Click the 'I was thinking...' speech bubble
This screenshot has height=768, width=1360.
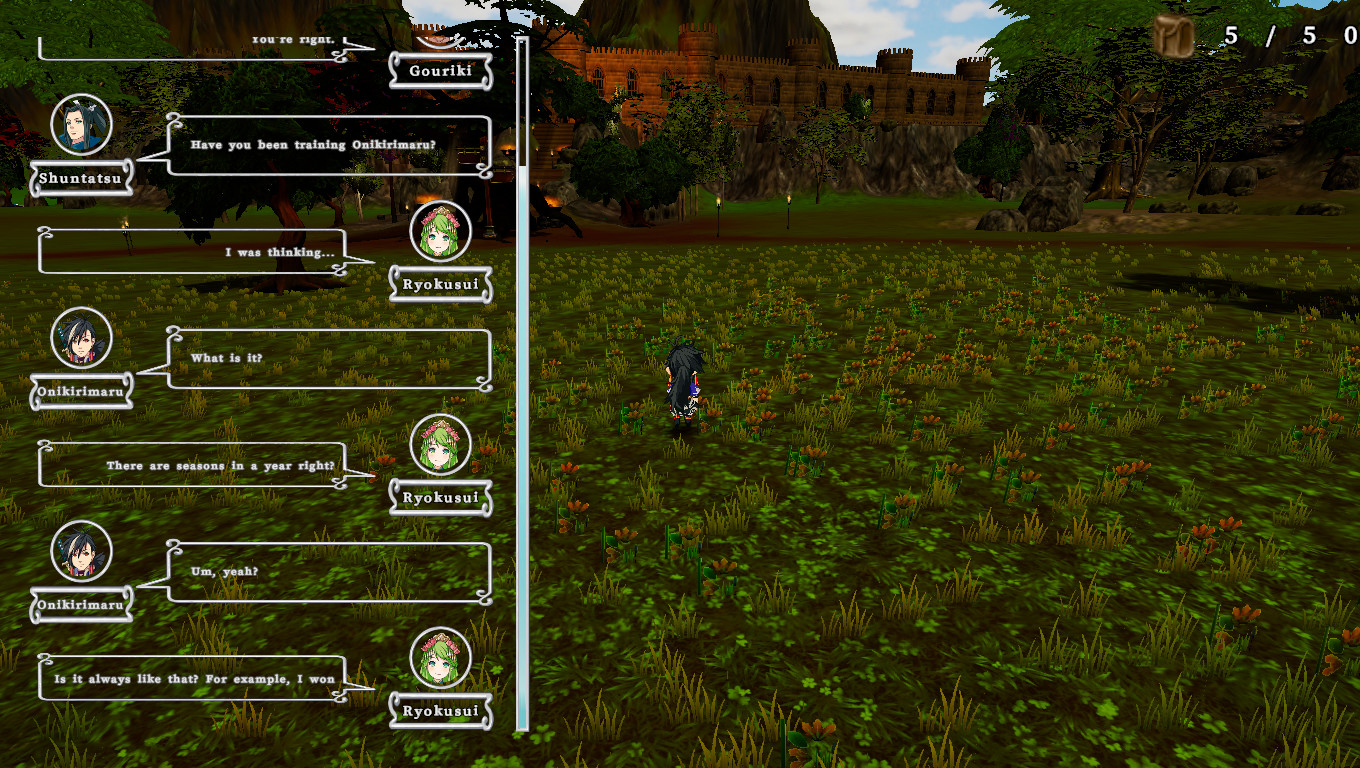[190, 252]
